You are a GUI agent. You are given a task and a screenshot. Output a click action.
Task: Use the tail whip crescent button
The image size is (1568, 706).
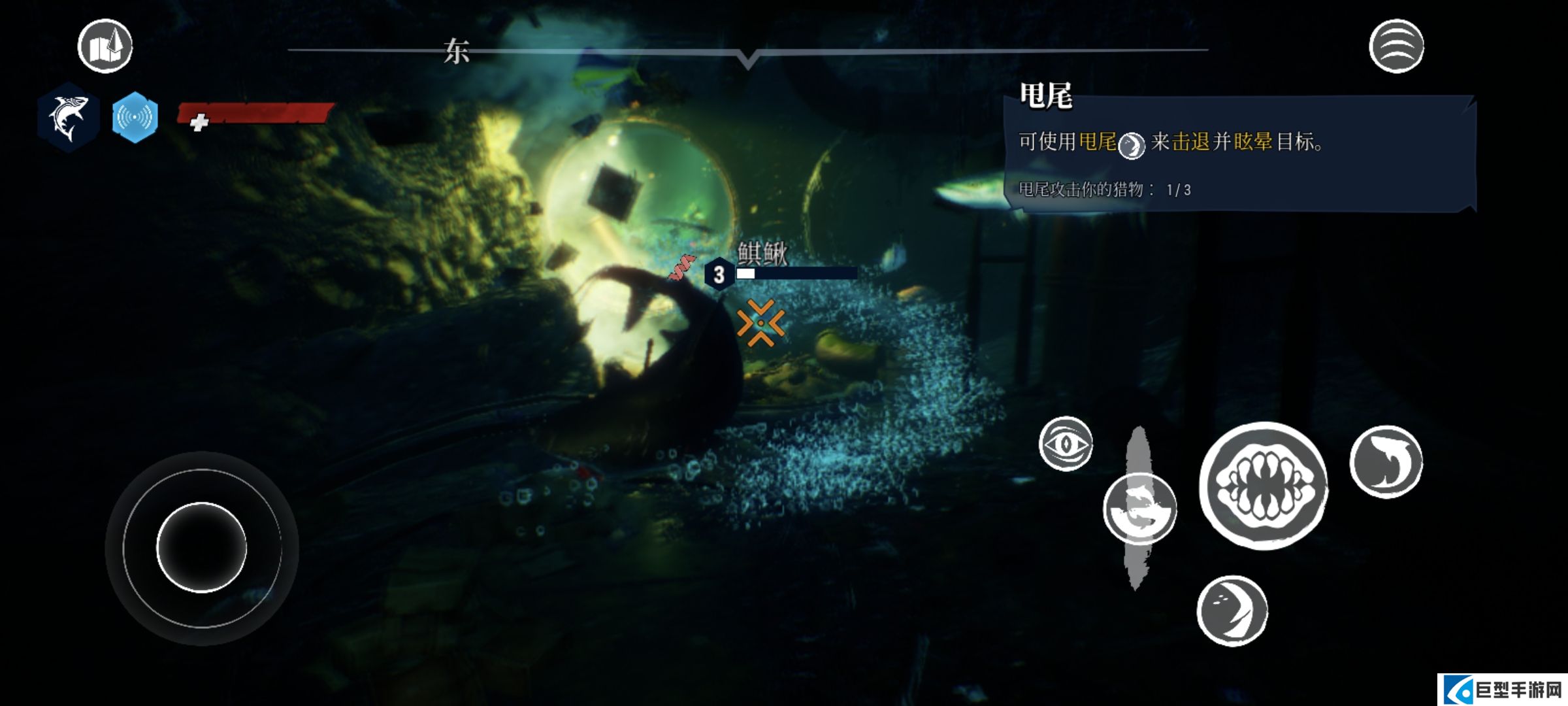tap(1232, 611)
